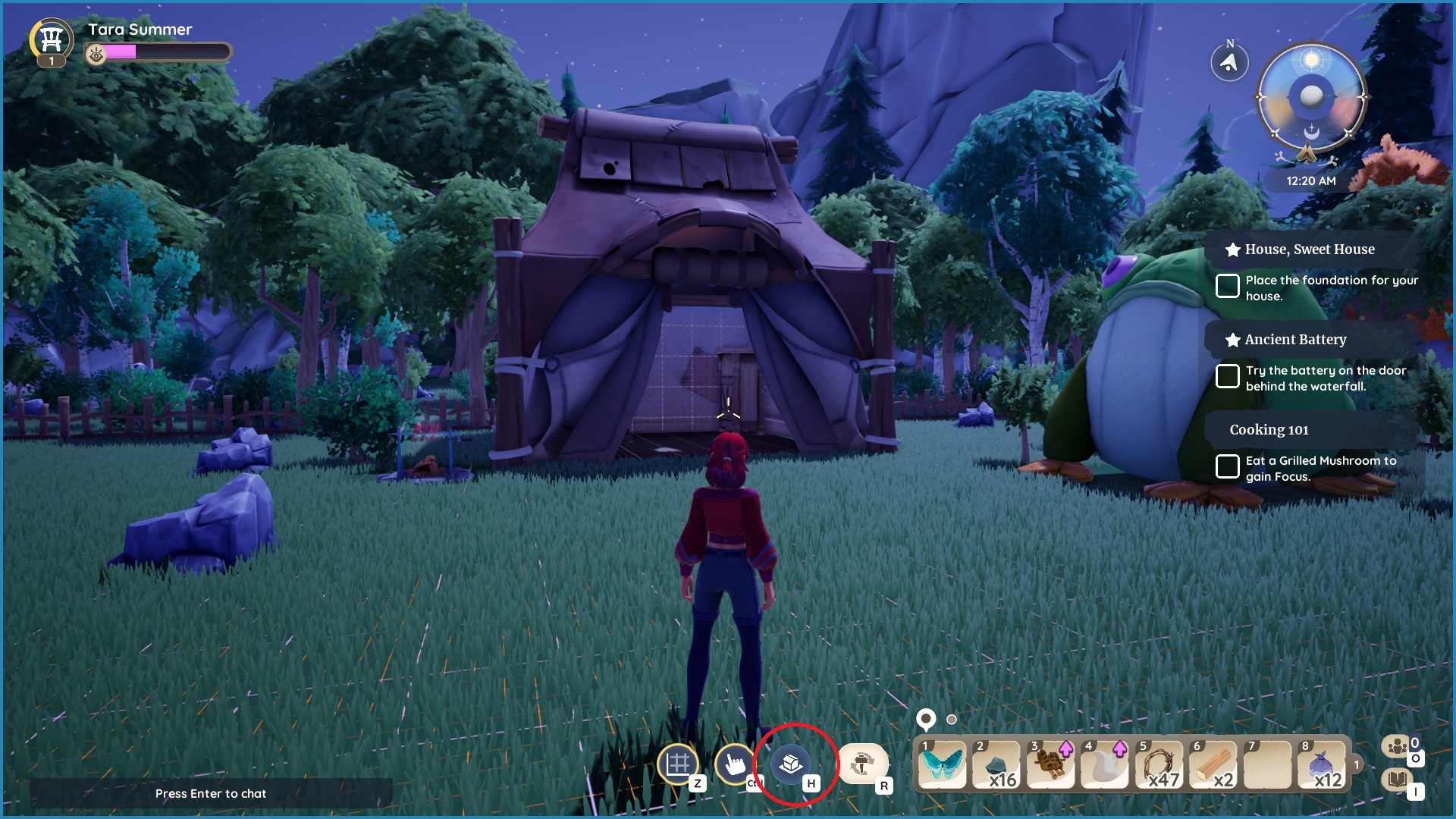Check off 'Try the battery on the door'
The height and width of the screenshot is (819, 1456).
(x=1228, y=376)
